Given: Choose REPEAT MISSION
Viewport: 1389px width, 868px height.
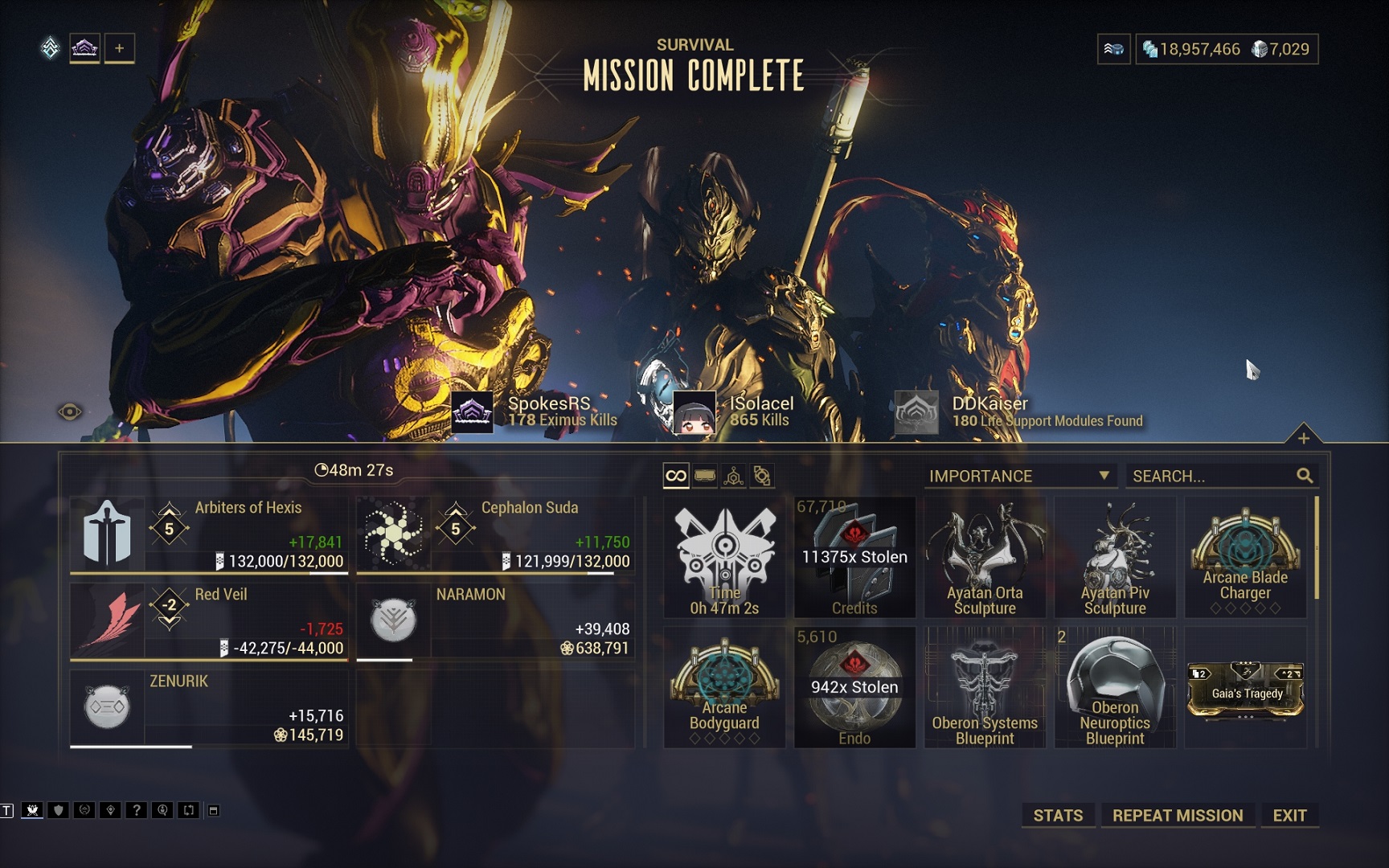Looking at the screenshot, I should [x=1178, y=815].
